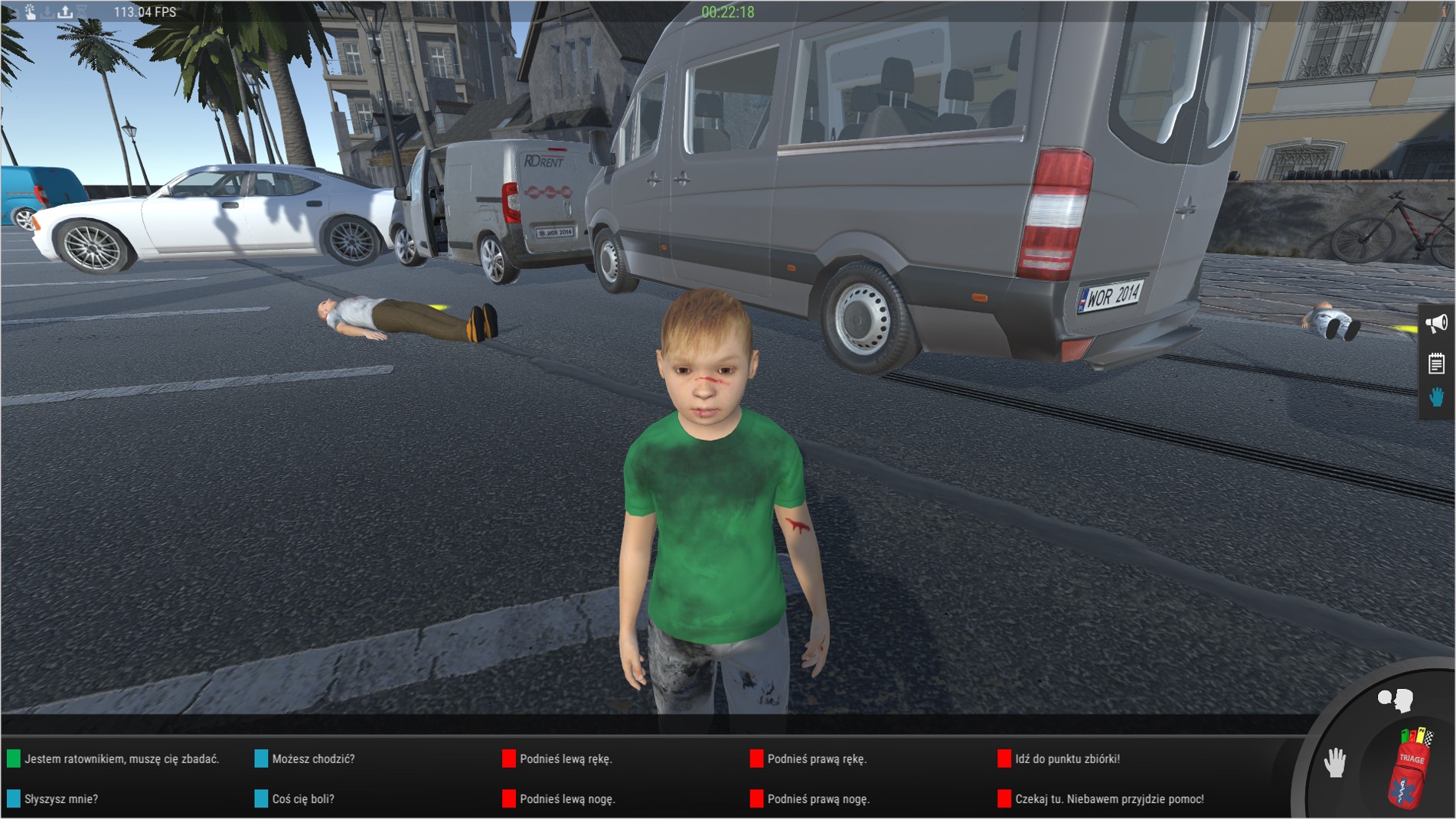Ask the child "Możesz chodzić?"
Viewport: 1456px width, 819px height.
(312, 759)
